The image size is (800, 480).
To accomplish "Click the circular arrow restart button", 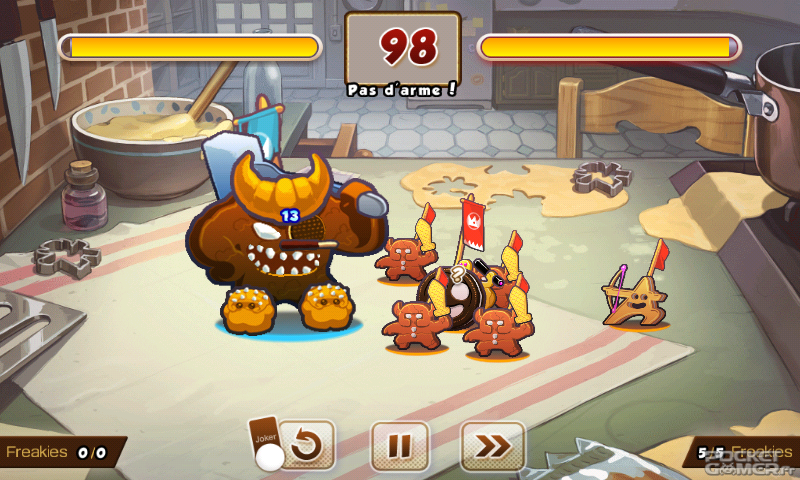I will [306, 445].
